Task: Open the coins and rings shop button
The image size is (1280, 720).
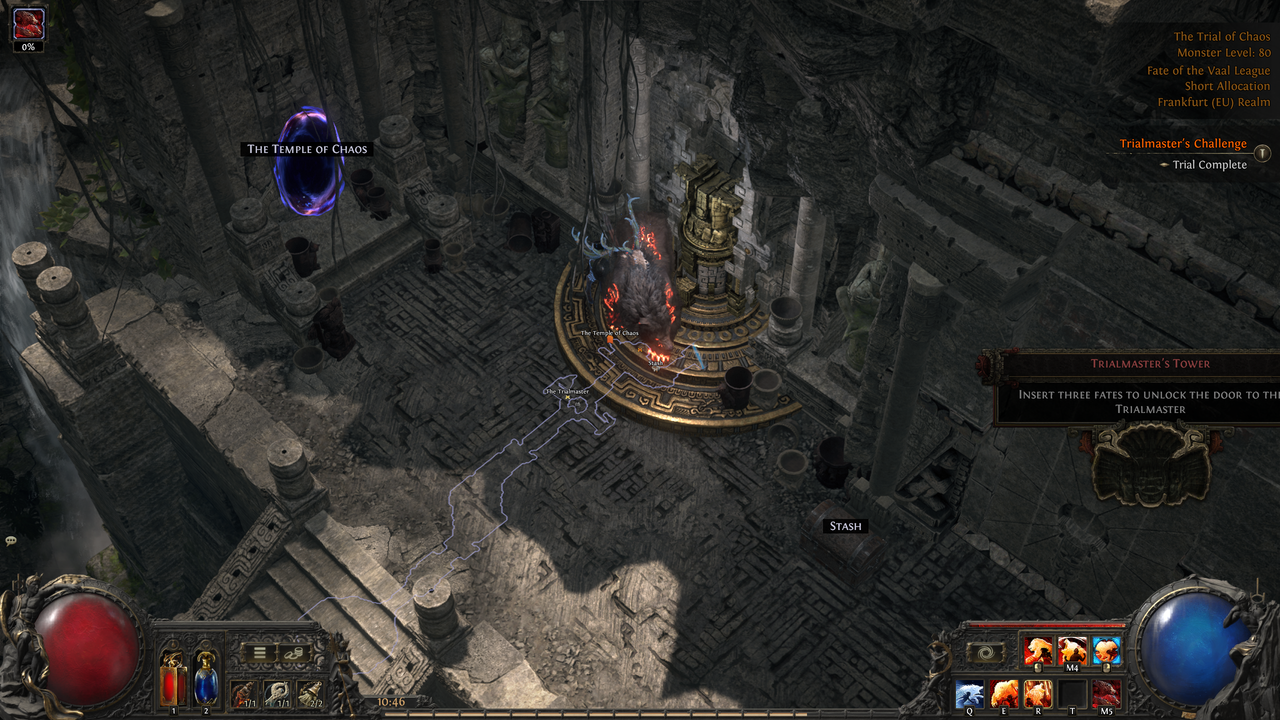Action: pyautogui.click(x=295, y=653)
